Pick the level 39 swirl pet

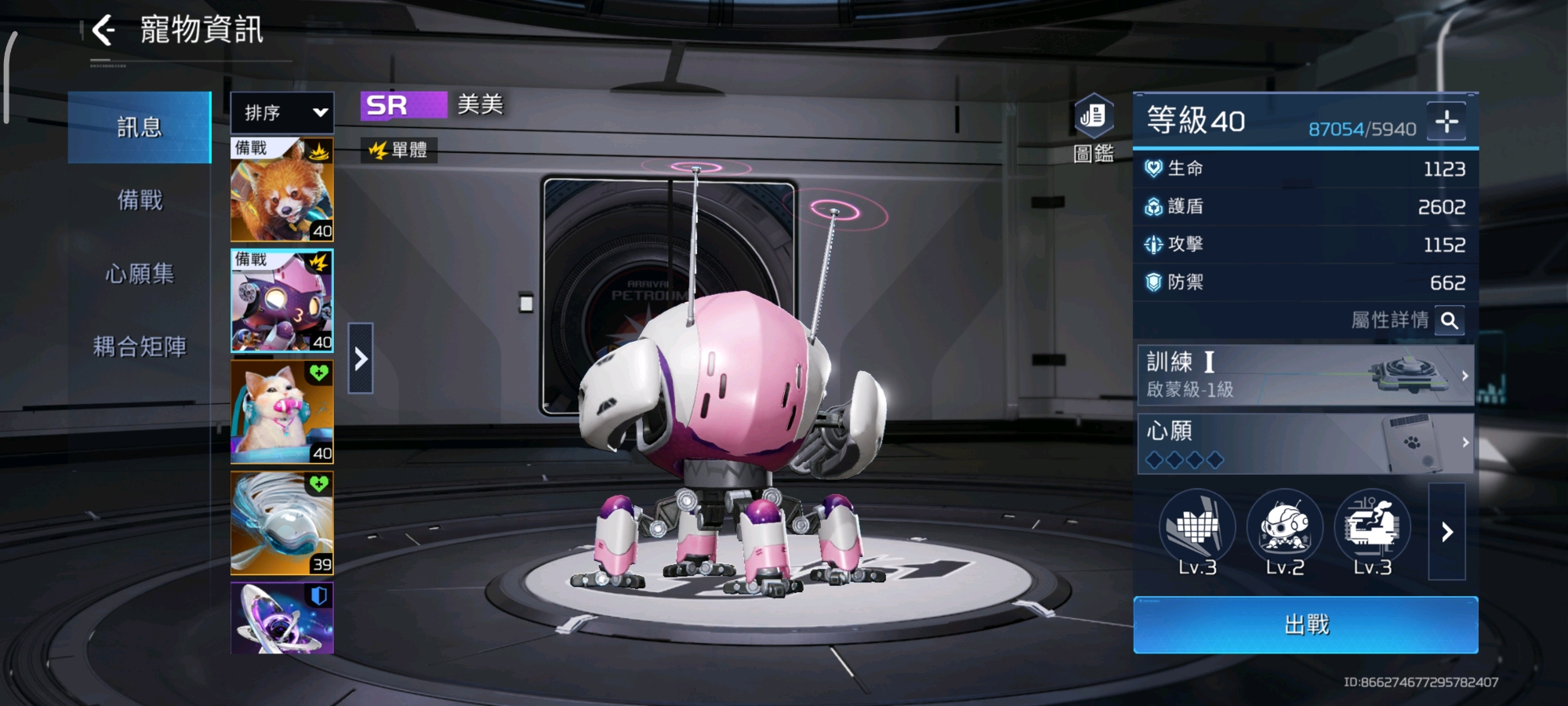[x=282, y=523]
